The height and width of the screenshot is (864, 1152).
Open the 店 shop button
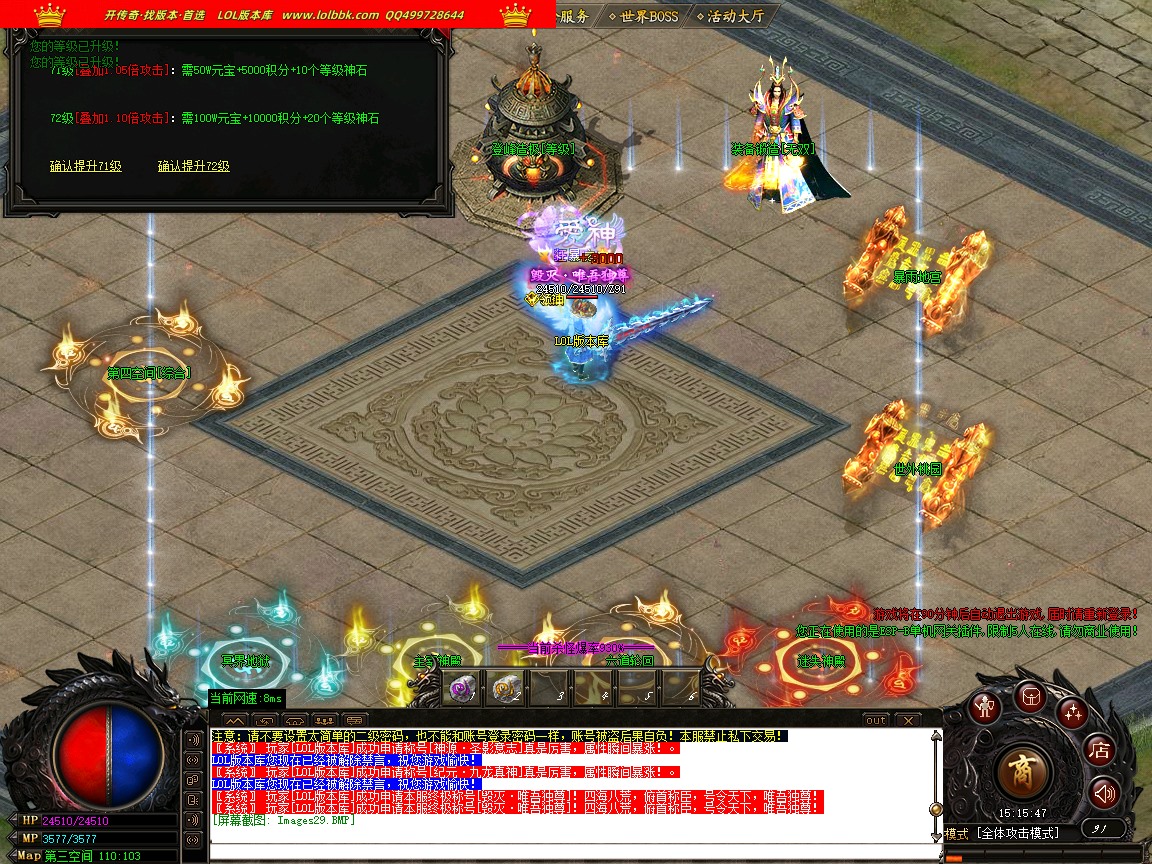click(1100, 750)
